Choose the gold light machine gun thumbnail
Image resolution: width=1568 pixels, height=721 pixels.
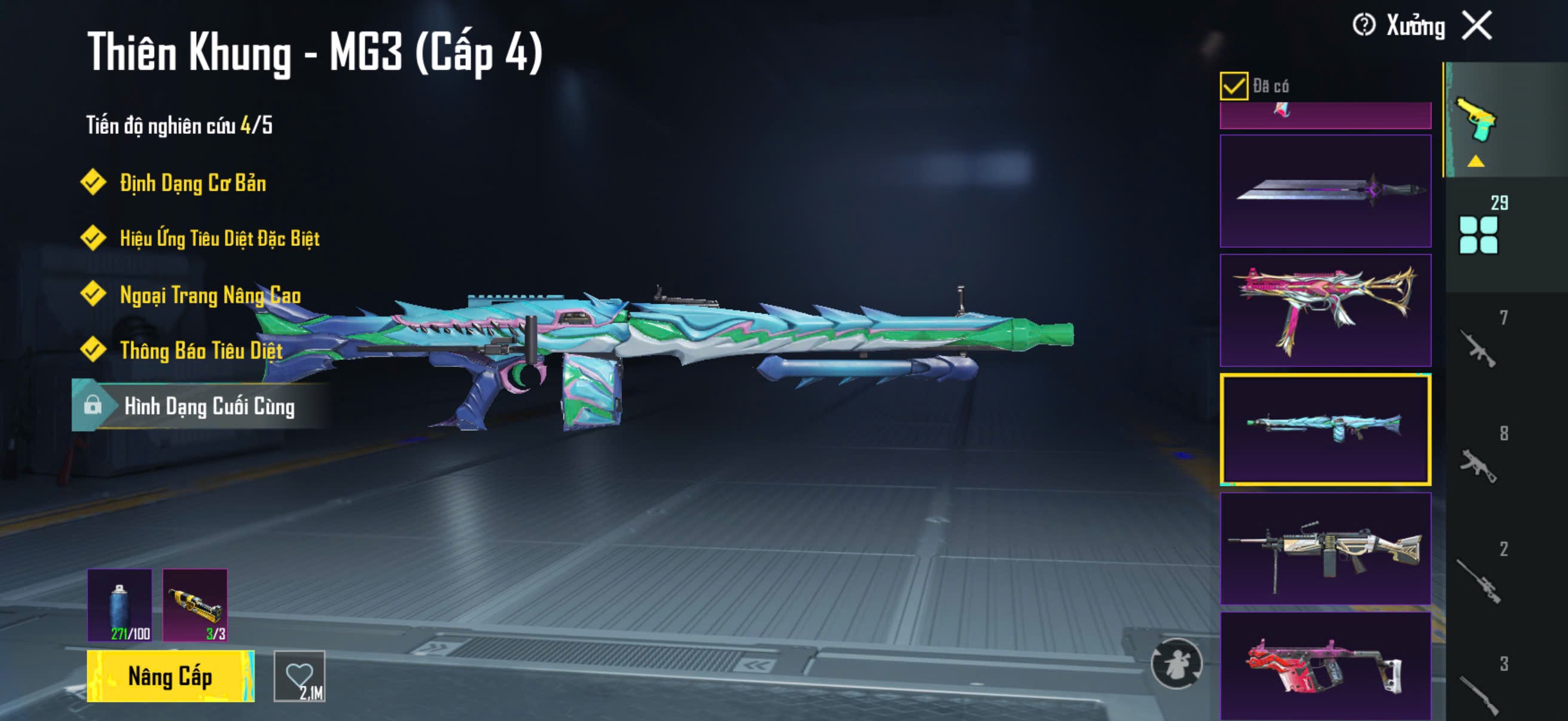click(1325, 549)
